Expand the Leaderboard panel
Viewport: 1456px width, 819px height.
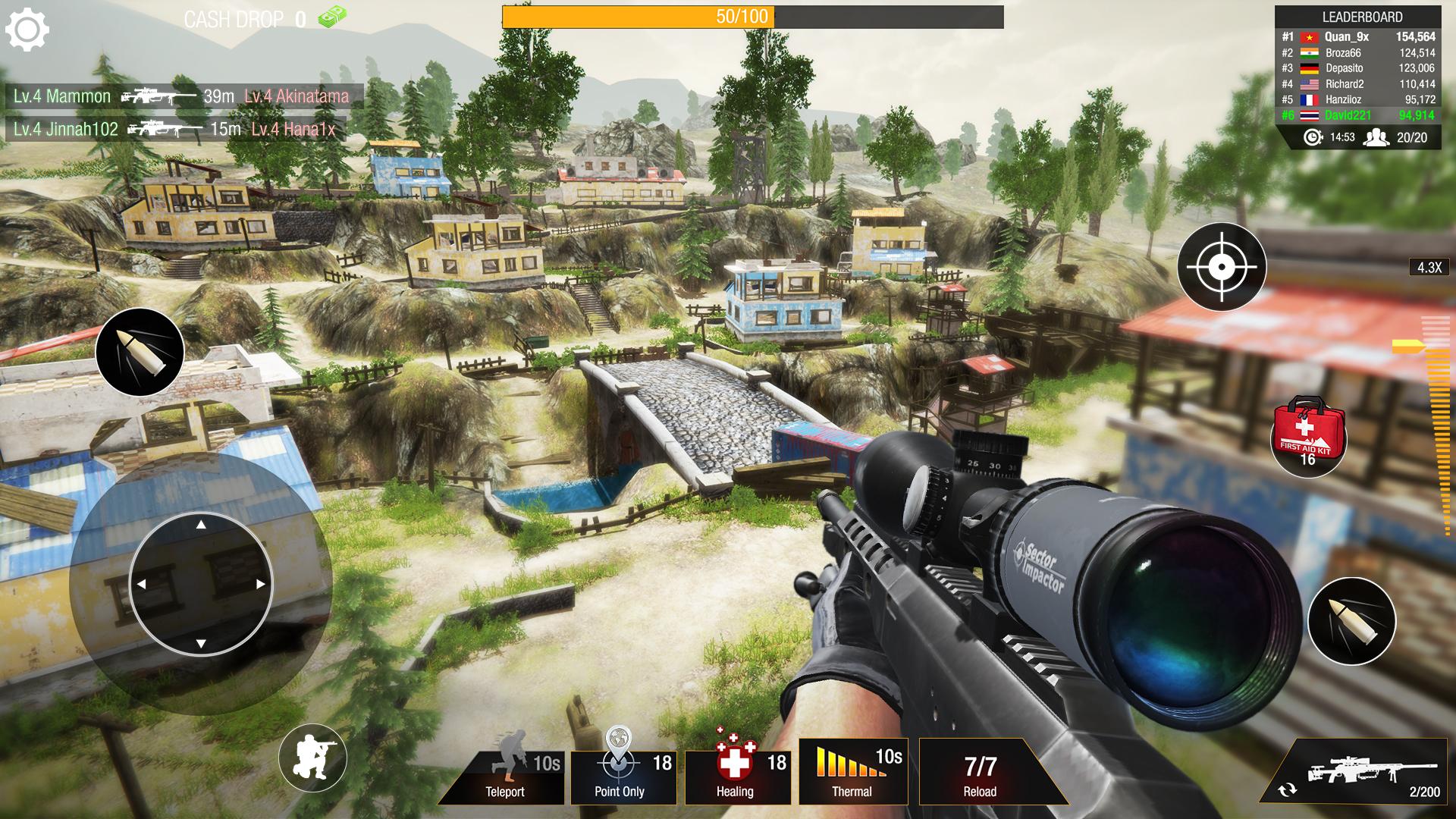coord(1362,16)
